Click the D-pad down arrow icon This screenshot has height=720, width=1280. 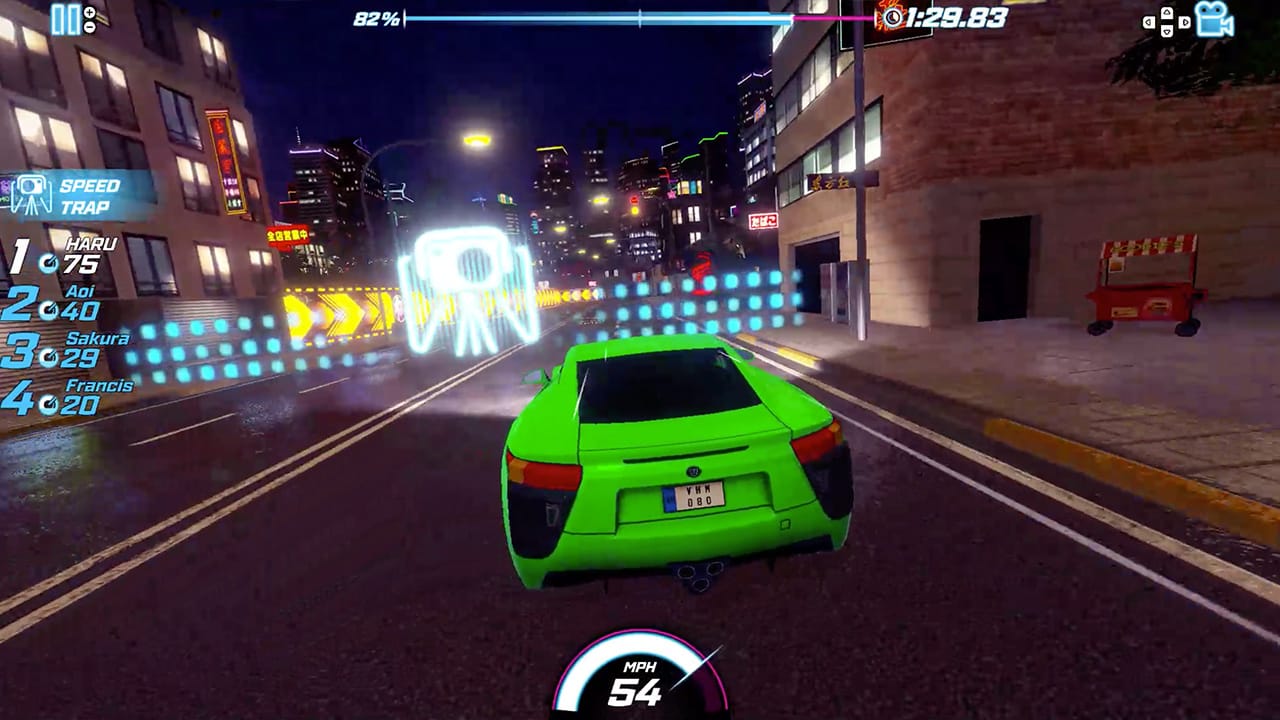pos(1166,30)
